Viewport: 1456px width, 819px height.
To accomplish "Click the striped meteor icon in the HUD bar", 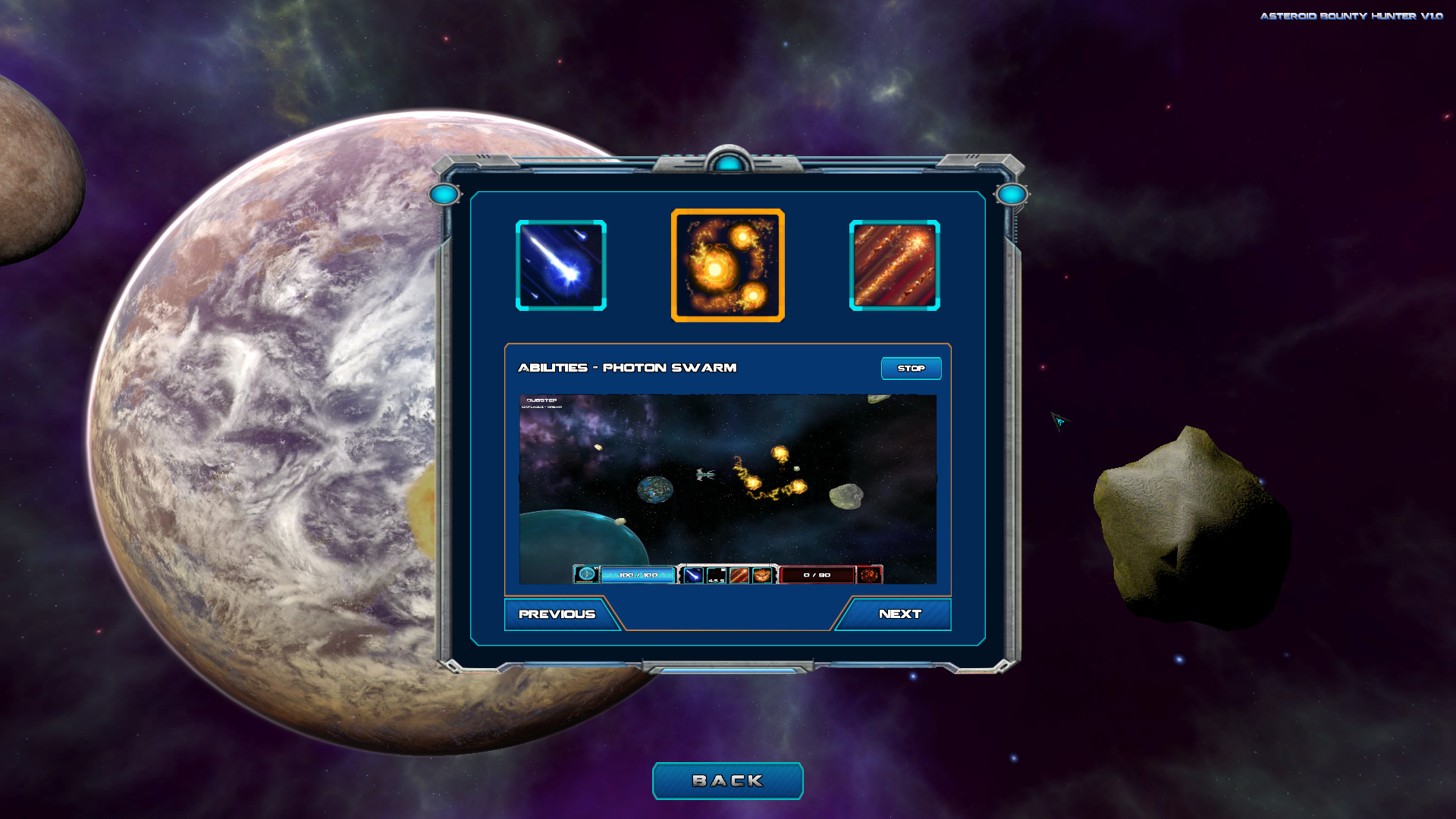I will pos(739,575).
